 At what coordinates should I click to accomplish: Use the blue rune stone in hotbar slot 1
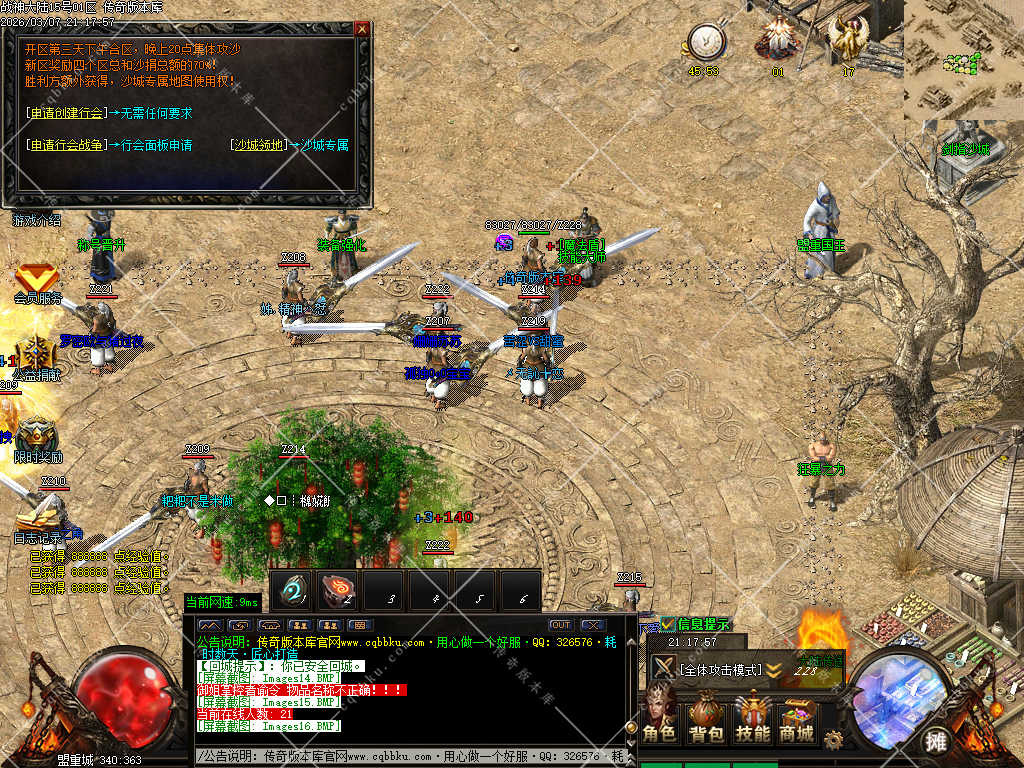click(x=293, y=591)
